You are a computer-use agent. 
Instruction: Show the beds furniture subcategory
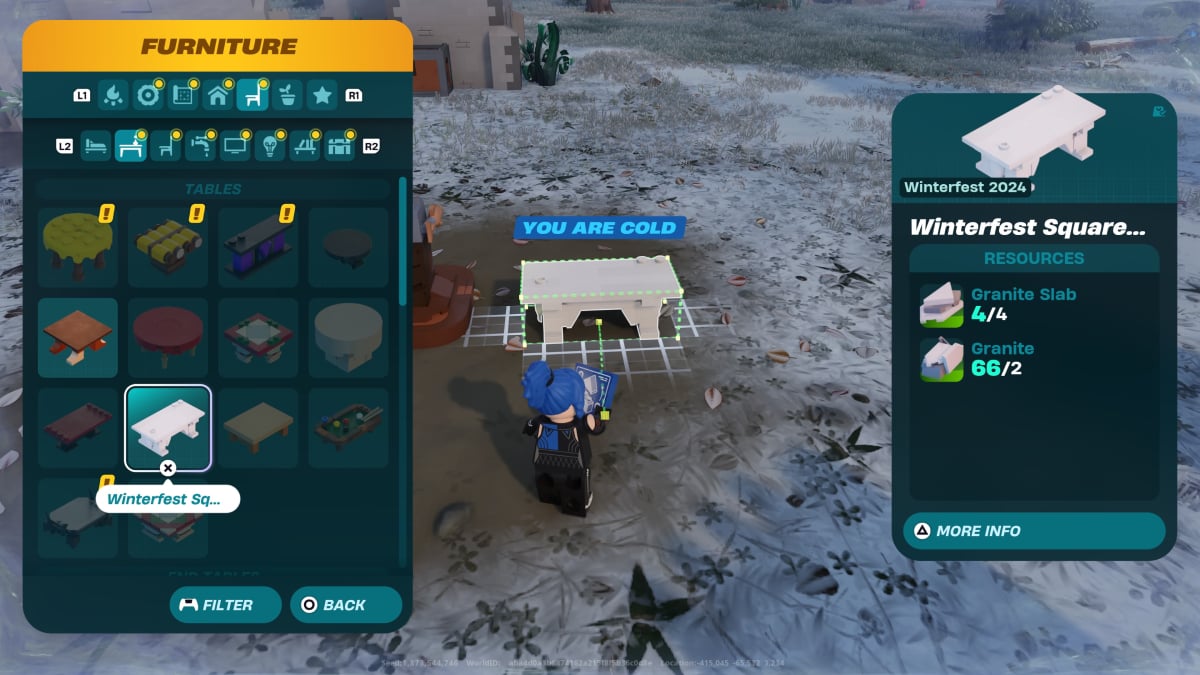point(96,146)
